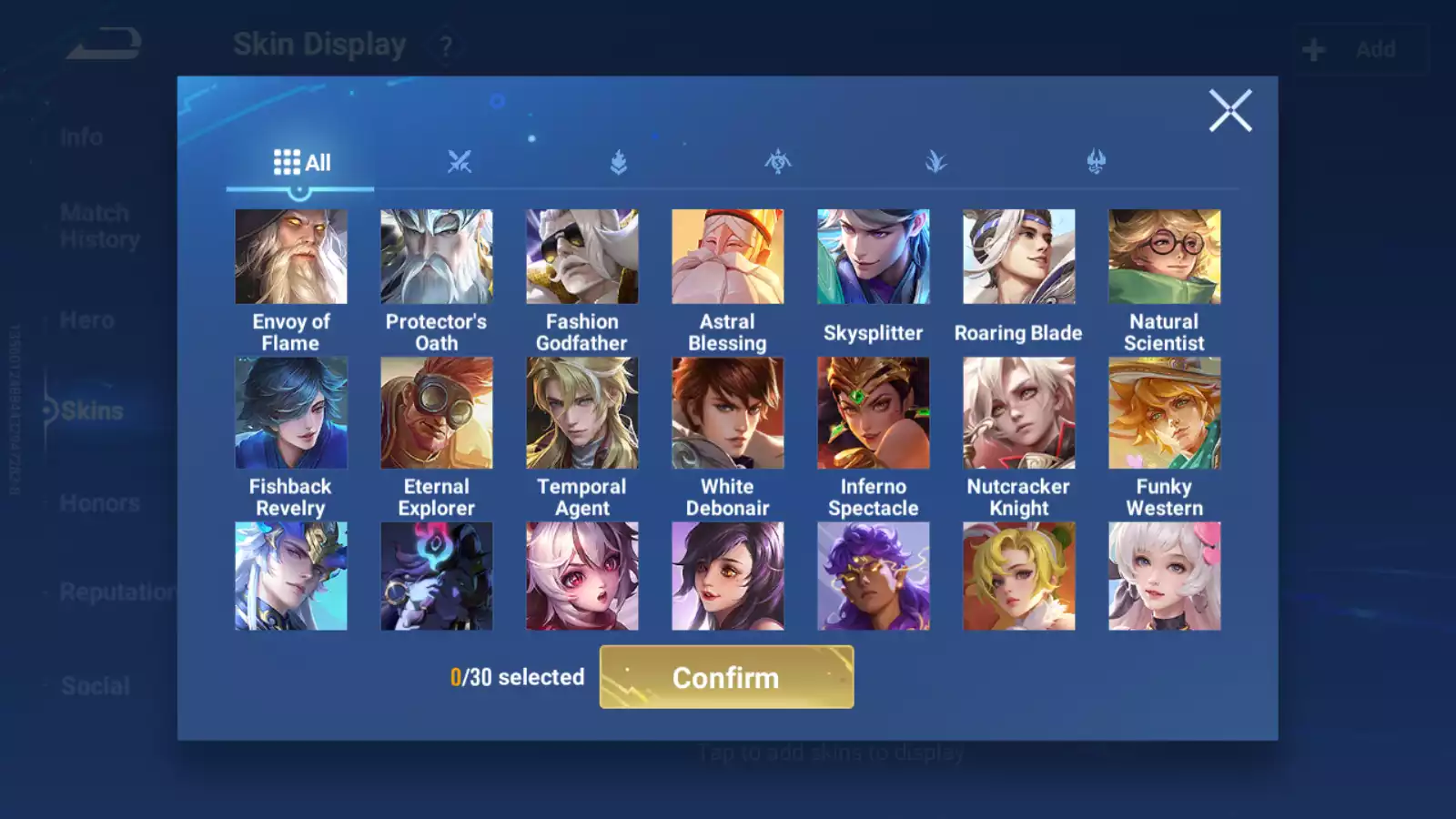Choose the Eternal Explorer skin
Screen dimensions: 1456x819
pos(437,413)
